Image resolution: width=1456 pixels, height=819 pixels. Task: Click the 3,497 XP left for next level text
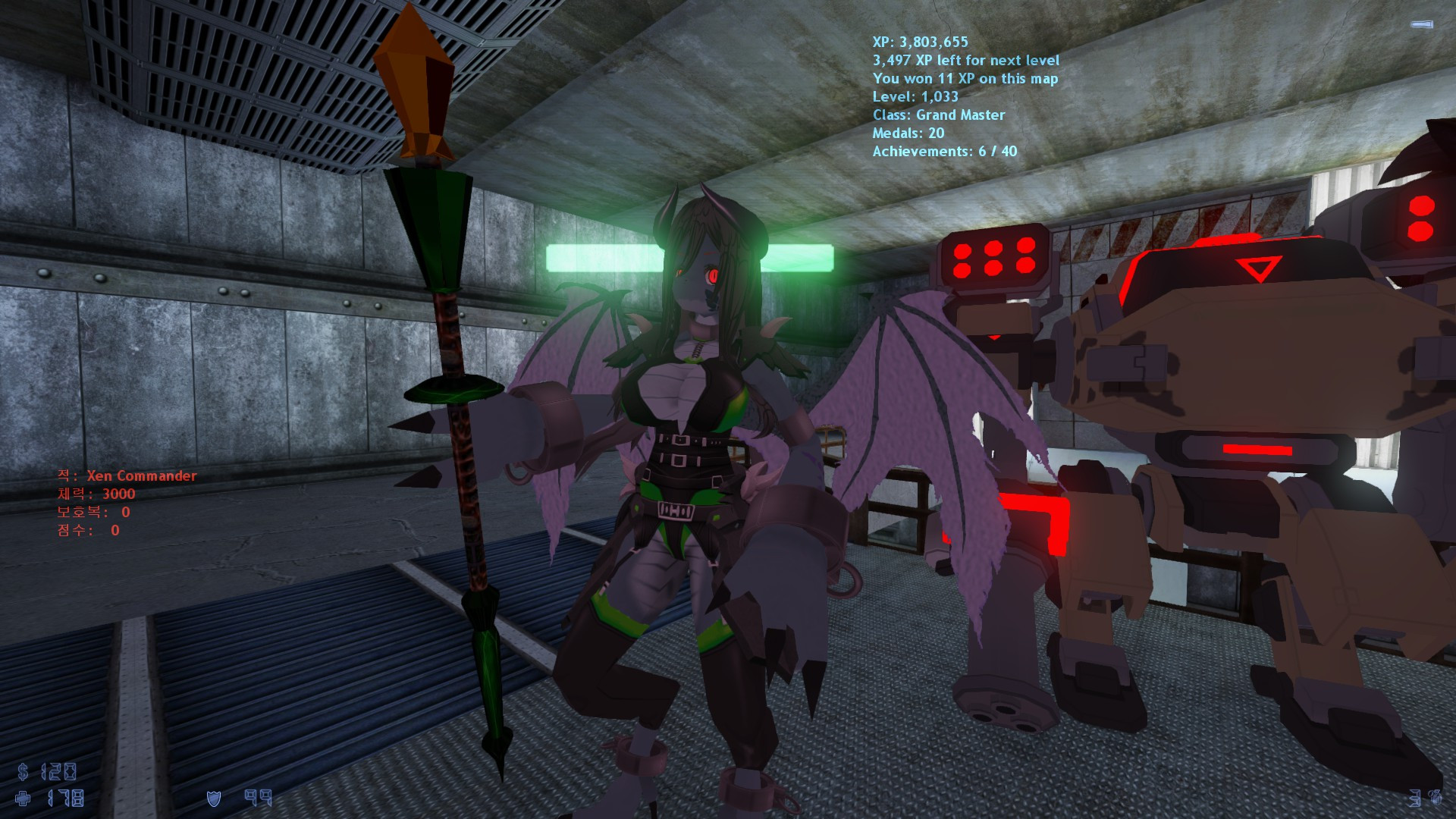coord(966,61)
